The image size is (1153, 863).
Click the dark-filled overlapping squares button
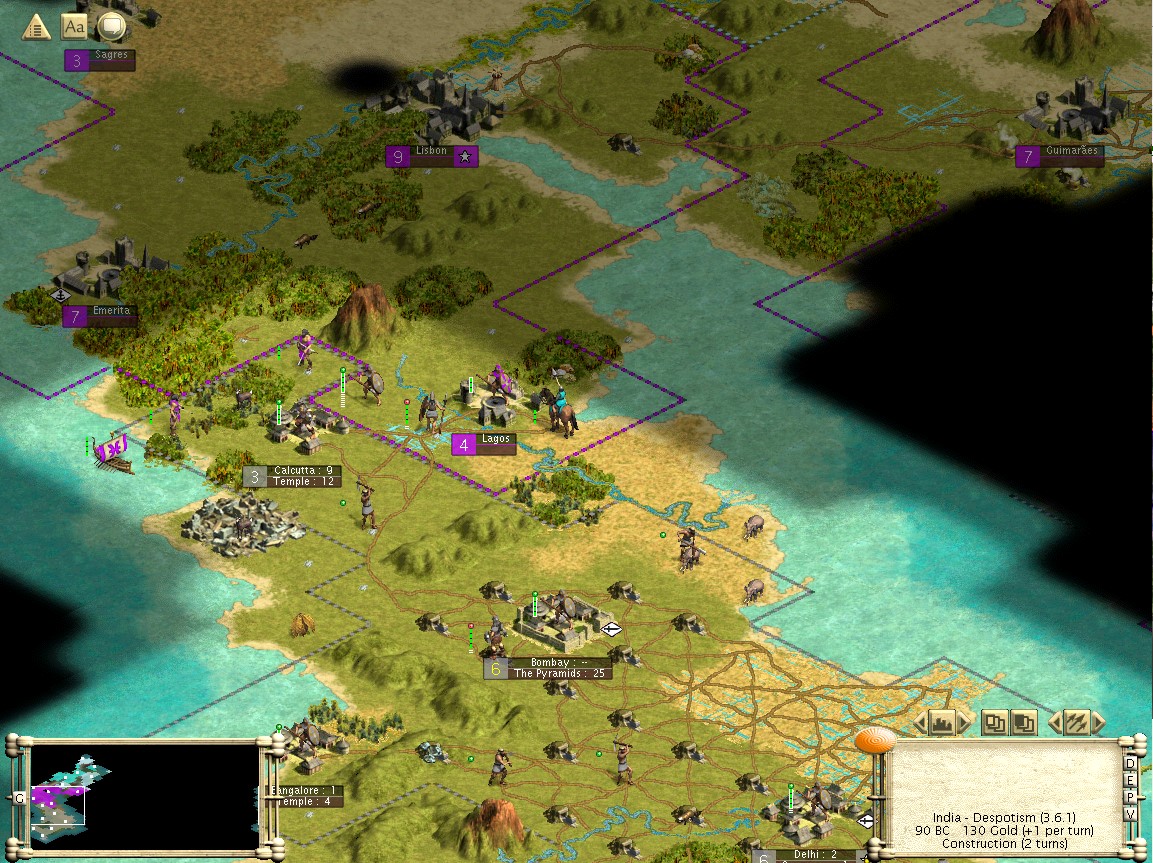[1023, 722]
